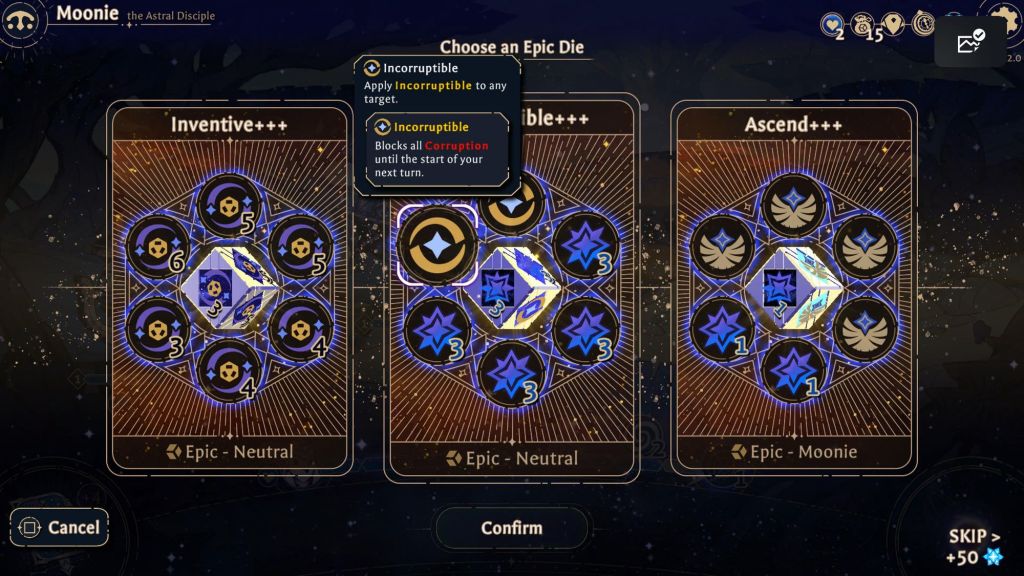
Task: Skip the reward for +50
Action: (974, 546)
